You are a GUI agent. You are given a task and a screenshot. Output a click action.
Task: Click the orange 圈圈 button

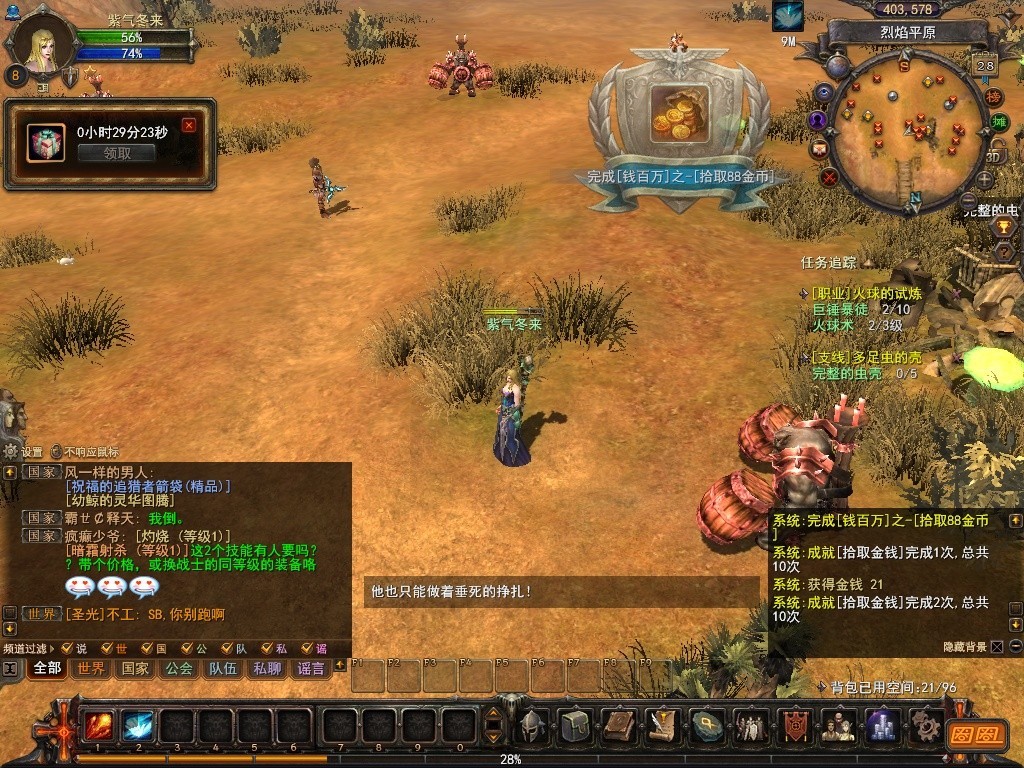(975, 733)
